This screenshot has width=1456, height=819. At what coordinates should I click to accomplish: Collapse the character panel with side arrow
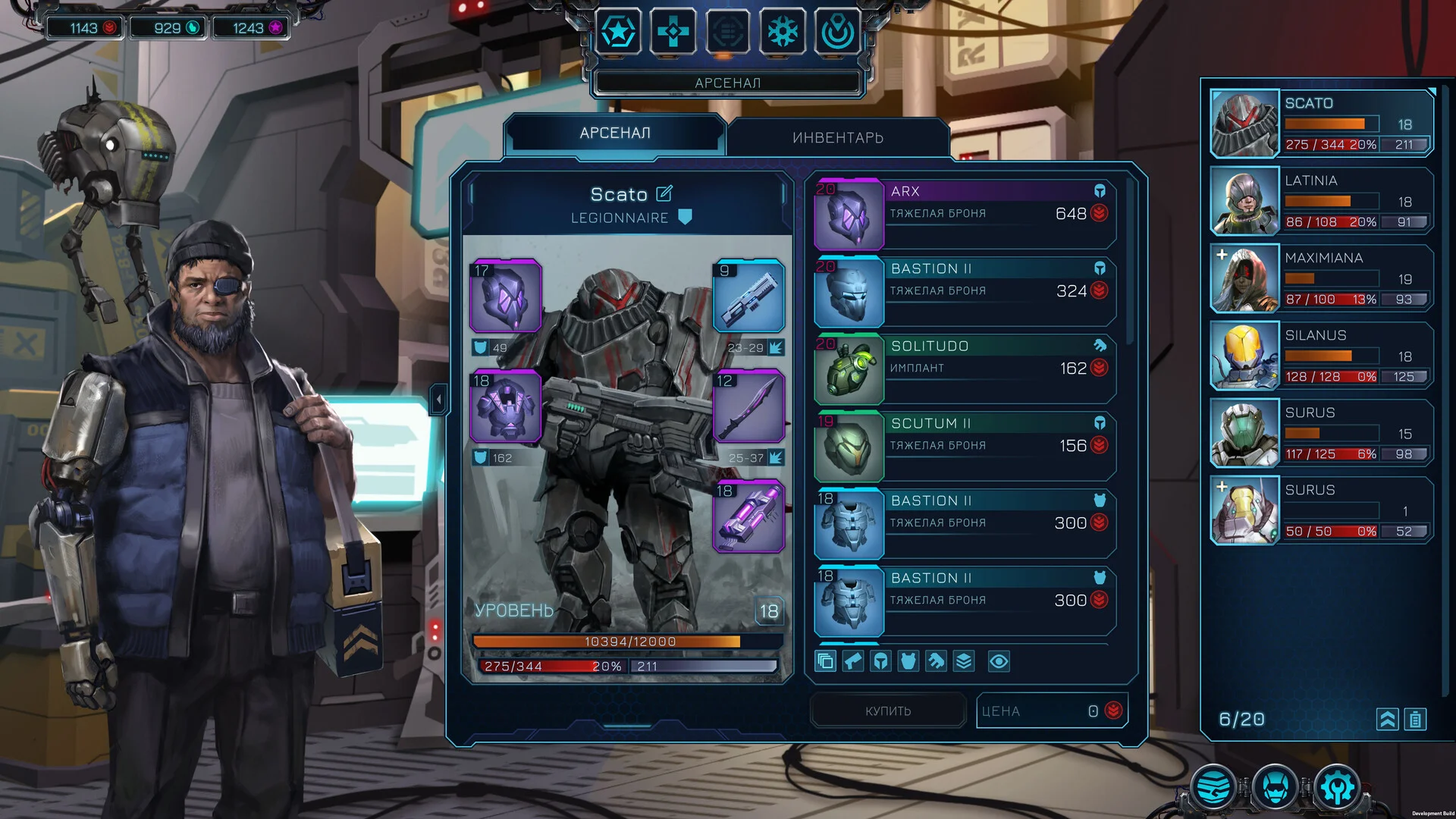[438, 399]
